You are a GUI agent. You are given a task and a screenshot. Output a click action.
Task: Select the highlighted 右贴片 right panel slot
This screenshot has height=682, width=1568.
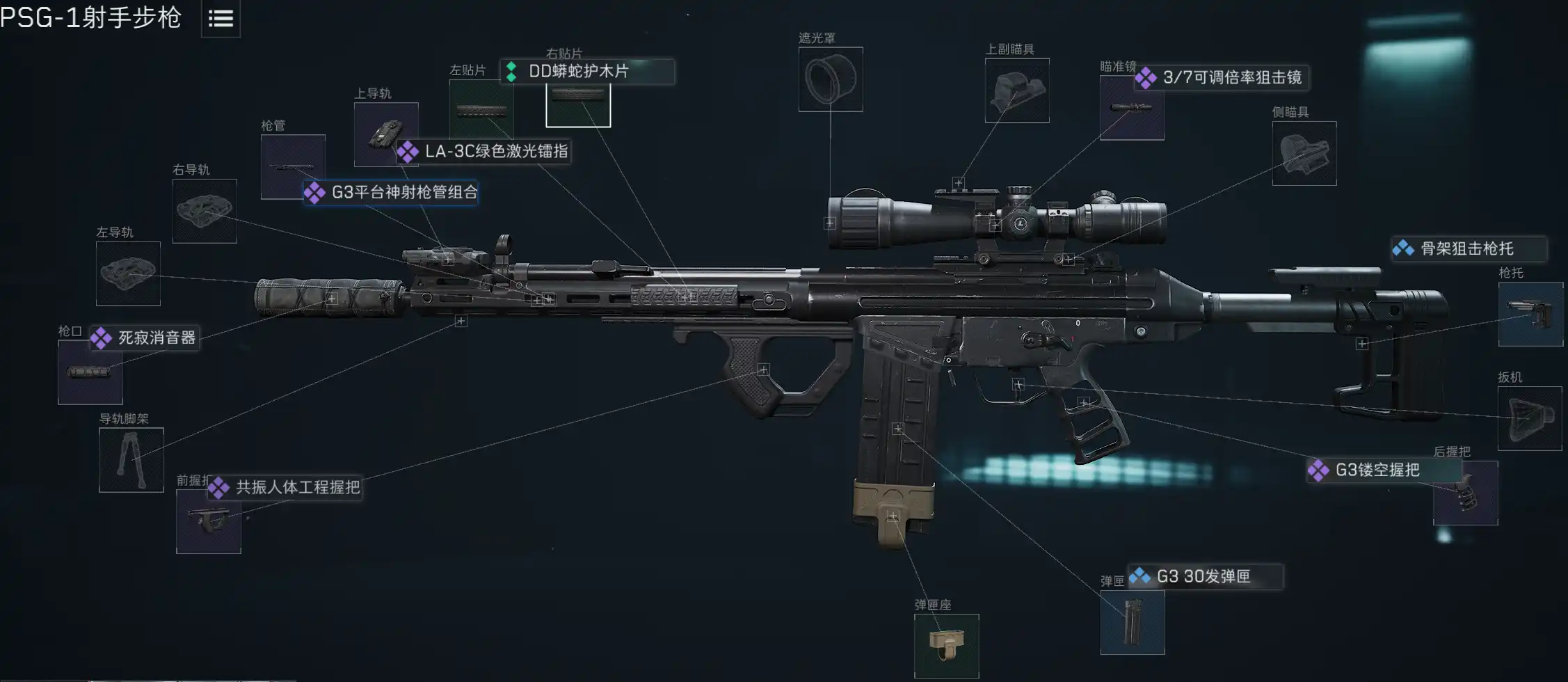pyautogui.click(x=578, y=104)
